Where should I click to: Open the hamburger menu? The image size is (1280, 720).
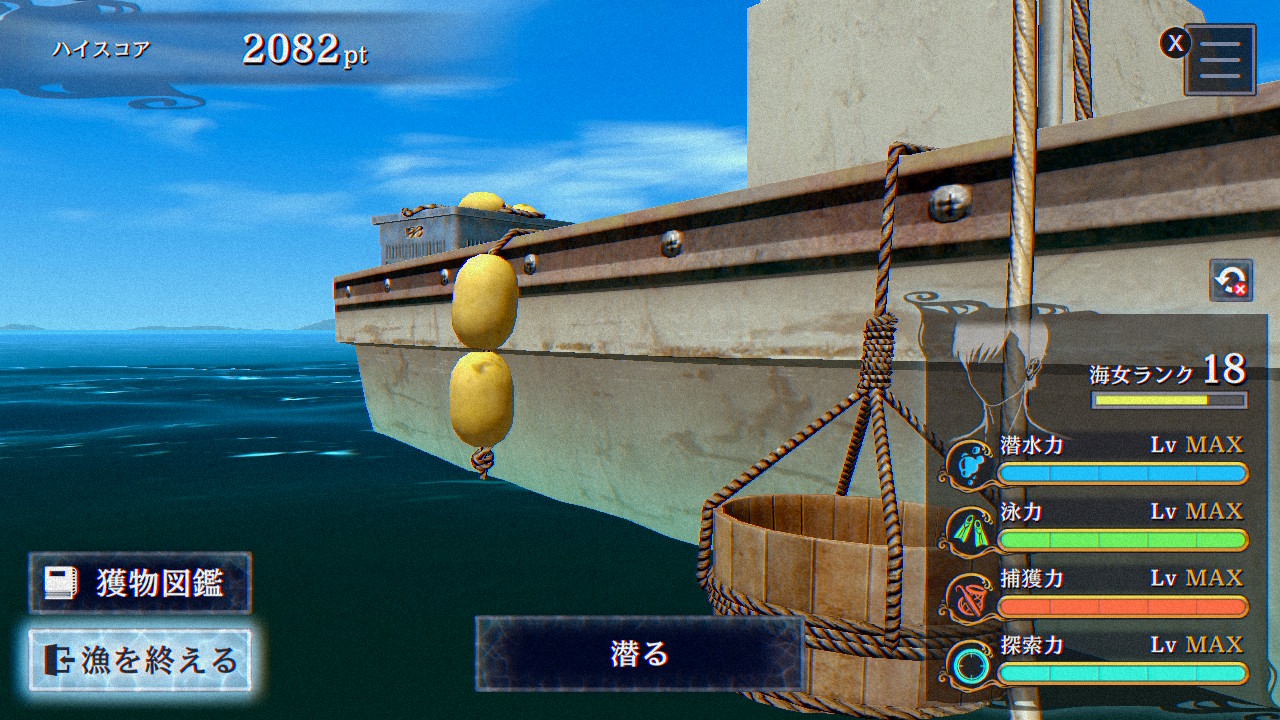point(1220,60)
